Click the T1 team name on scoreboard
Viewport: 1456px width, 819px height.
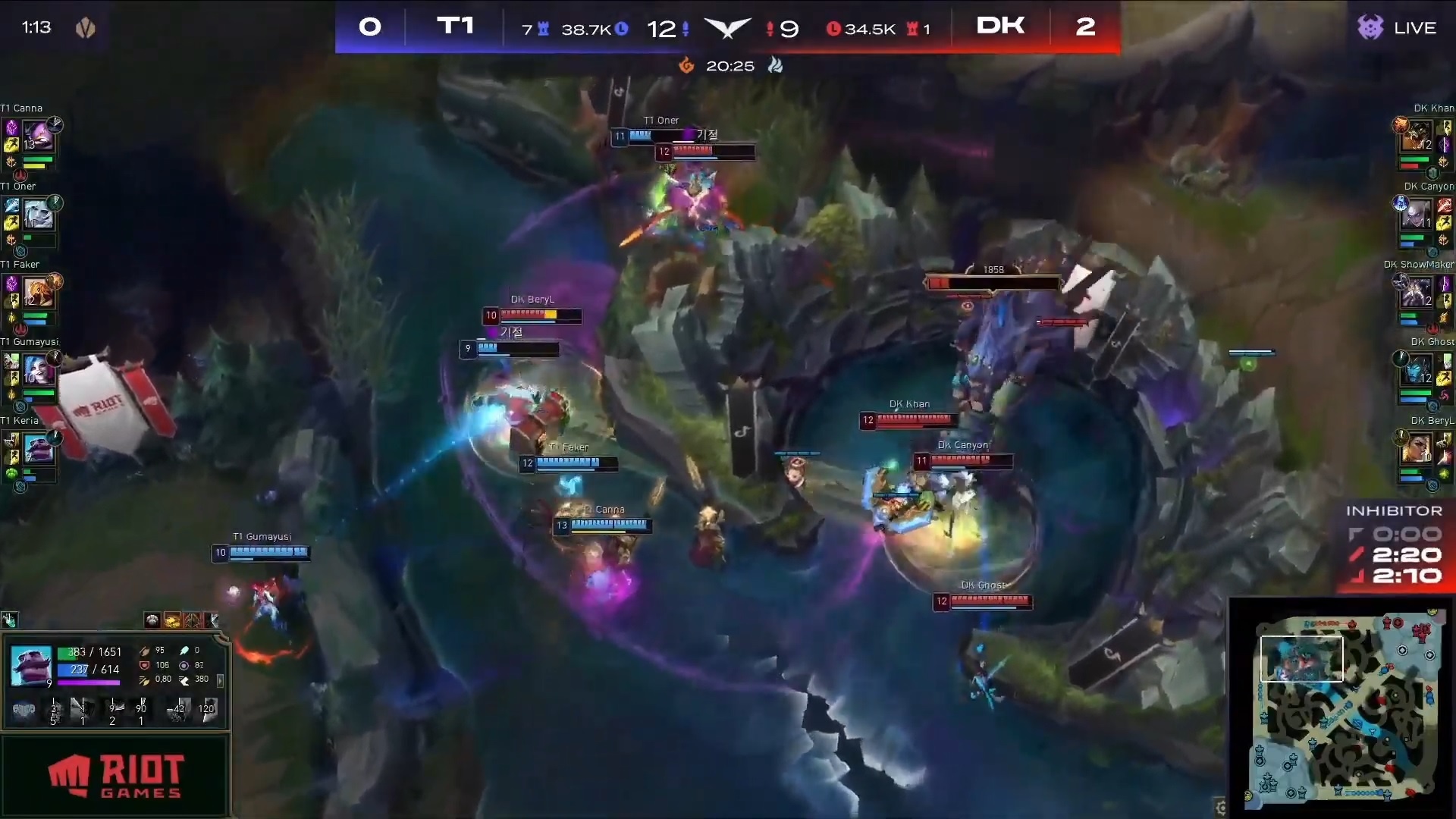(455, 27)
